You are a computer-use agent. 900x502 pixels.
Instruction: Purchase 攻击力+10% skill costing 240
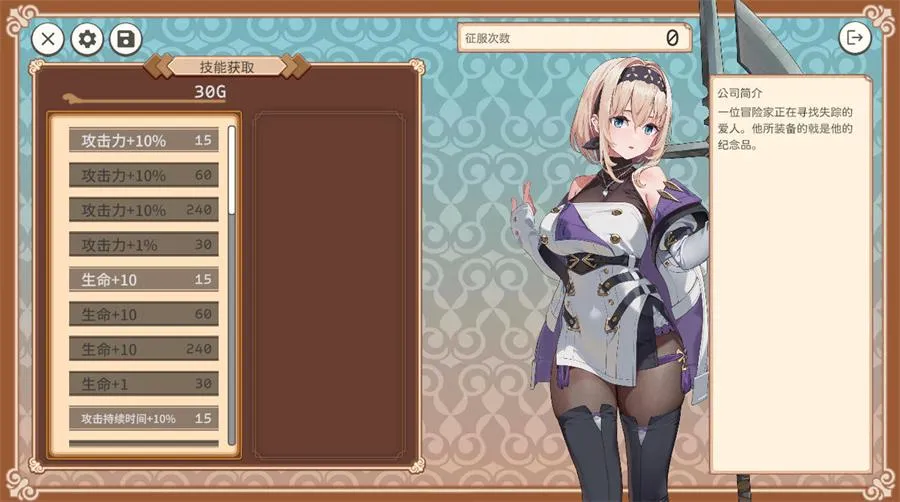(x=144, y=210)
